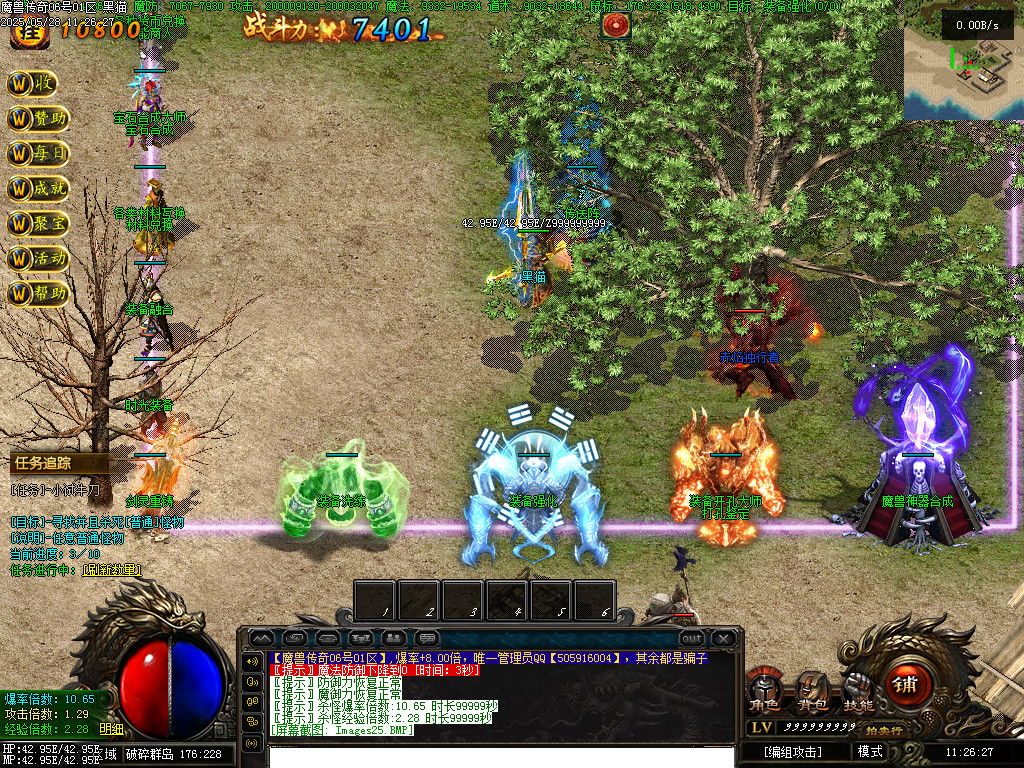
Task: Open the 技能 skills panel
Action: [858, 692]
